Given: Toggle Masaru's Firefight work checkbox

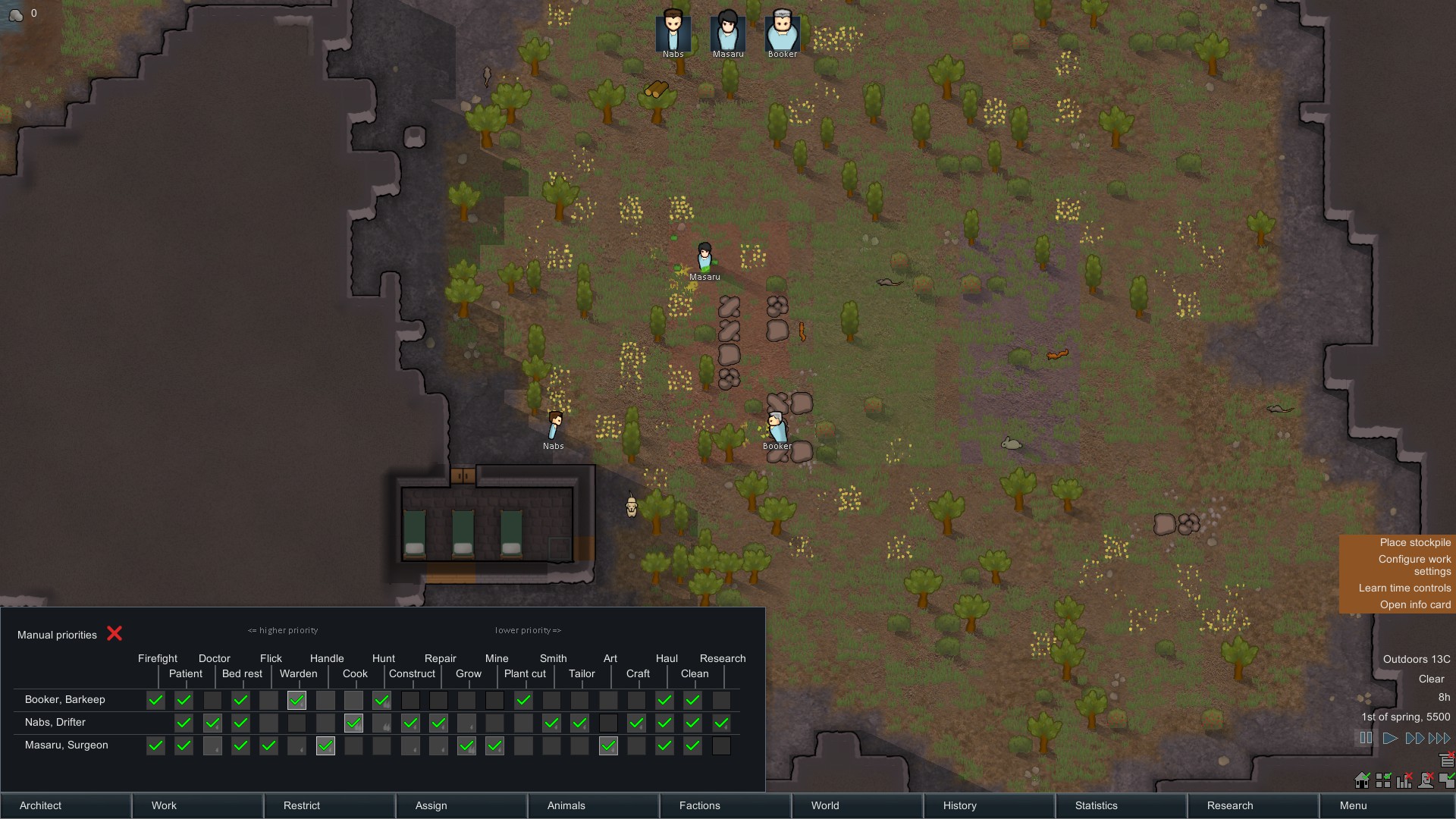Looking at the screenshot, I should [x=155, y=745].
